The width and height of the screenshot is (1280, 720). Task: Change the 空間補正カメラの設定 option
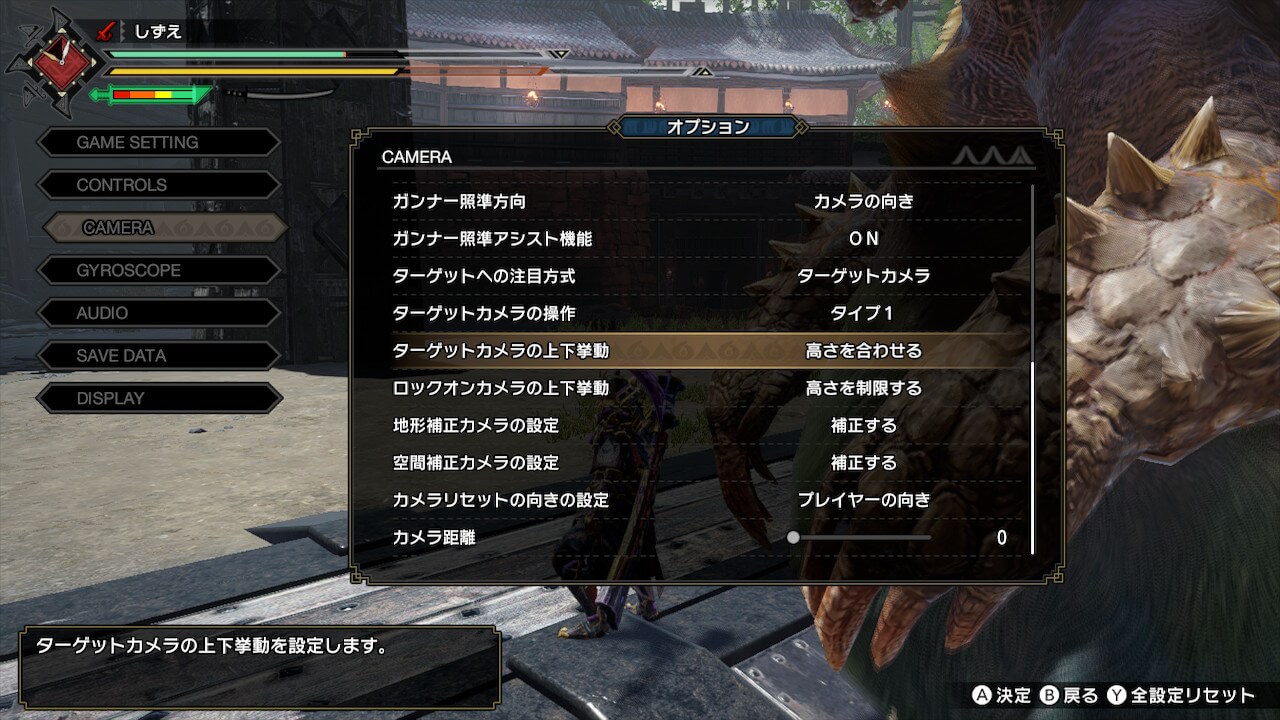[863, 463]
